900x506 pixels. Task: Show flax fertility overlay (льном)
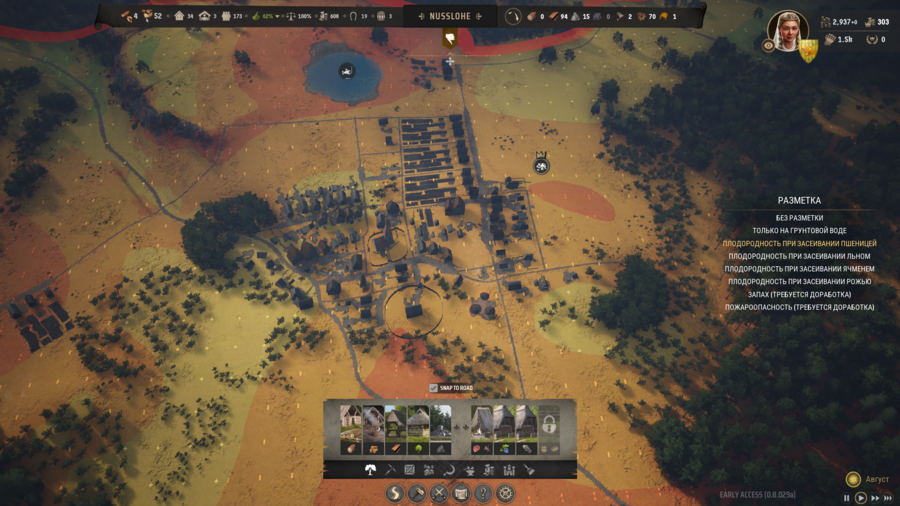click(799, 256)
